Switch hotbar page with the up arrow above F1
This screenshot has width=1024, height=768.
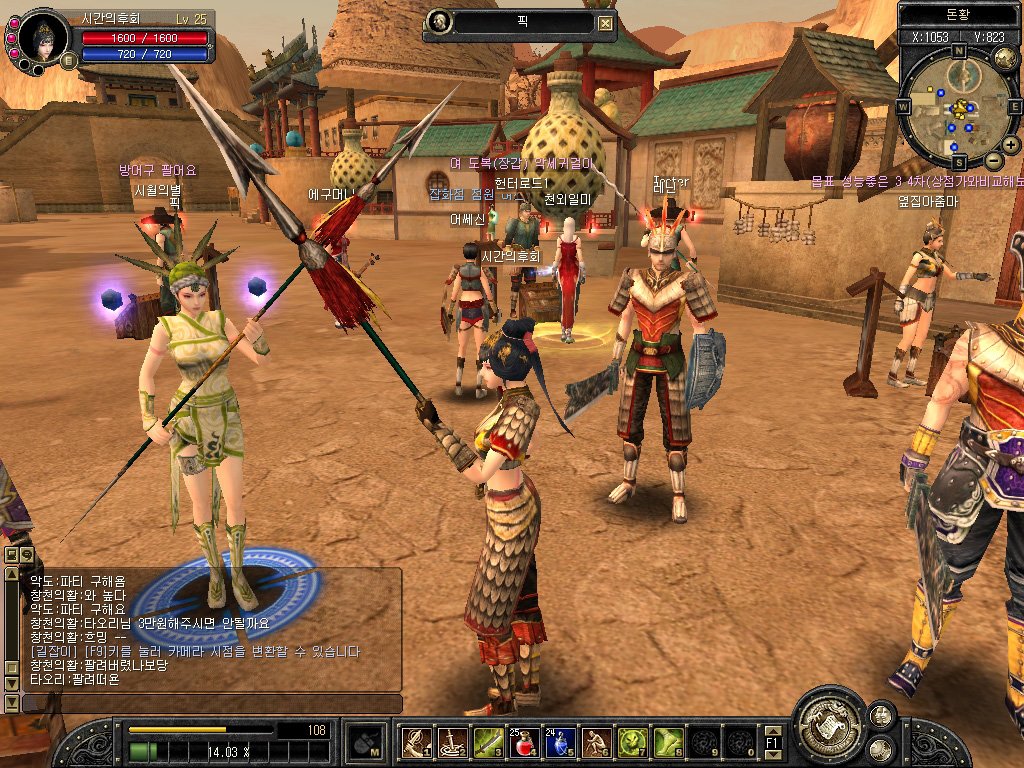coord(772,731)
